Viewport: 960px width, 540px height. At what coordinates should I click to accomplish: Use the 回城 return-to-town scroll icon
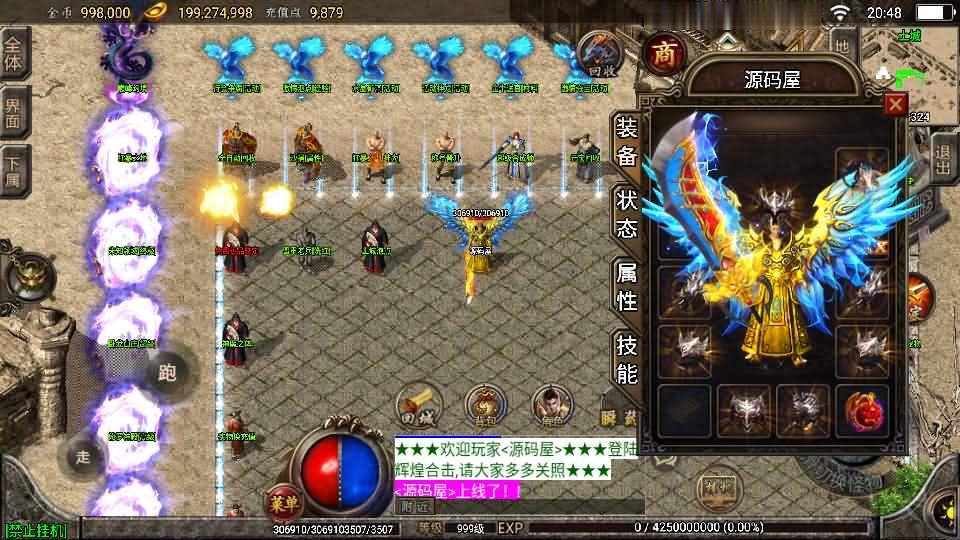point(419,403)
